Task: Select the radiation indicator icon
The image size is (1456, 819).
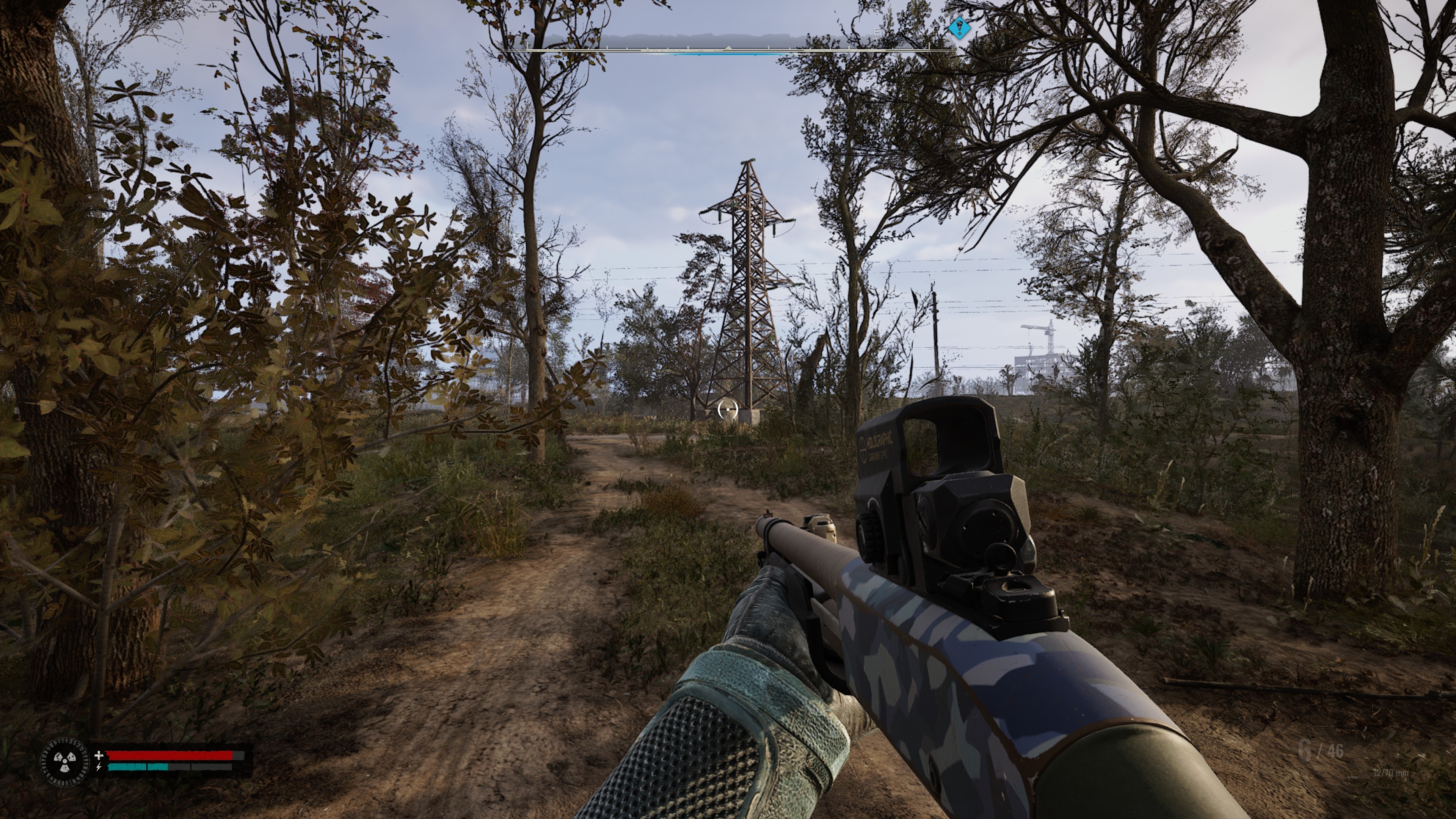Action: 65,761
